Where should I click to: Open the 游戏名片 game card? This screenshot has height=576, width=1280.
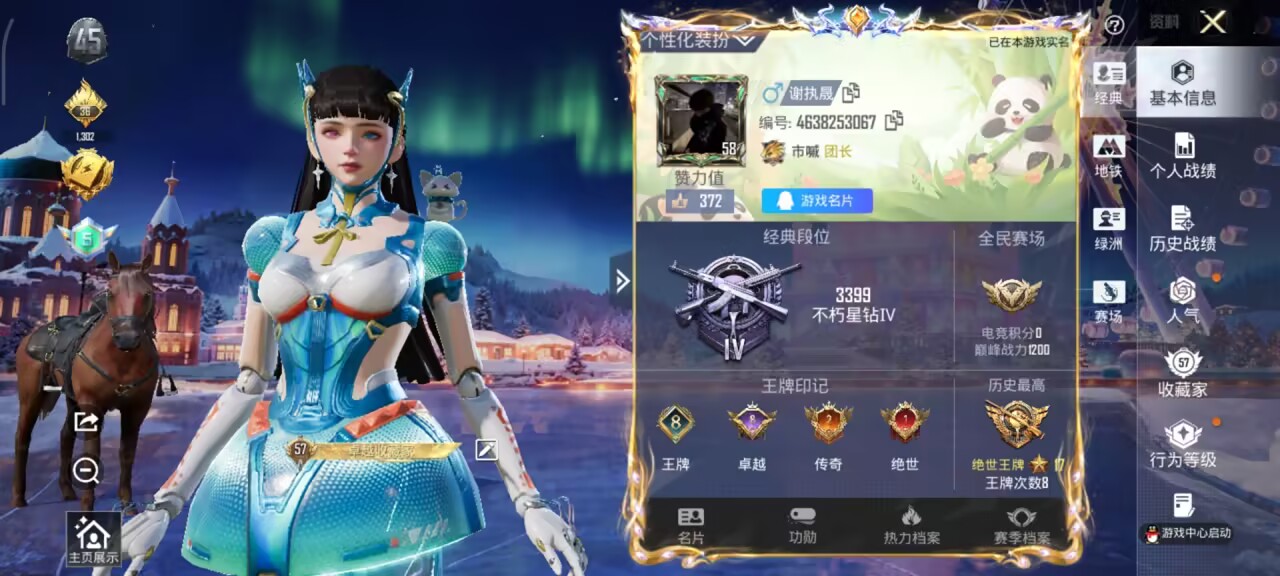(817, 201)
